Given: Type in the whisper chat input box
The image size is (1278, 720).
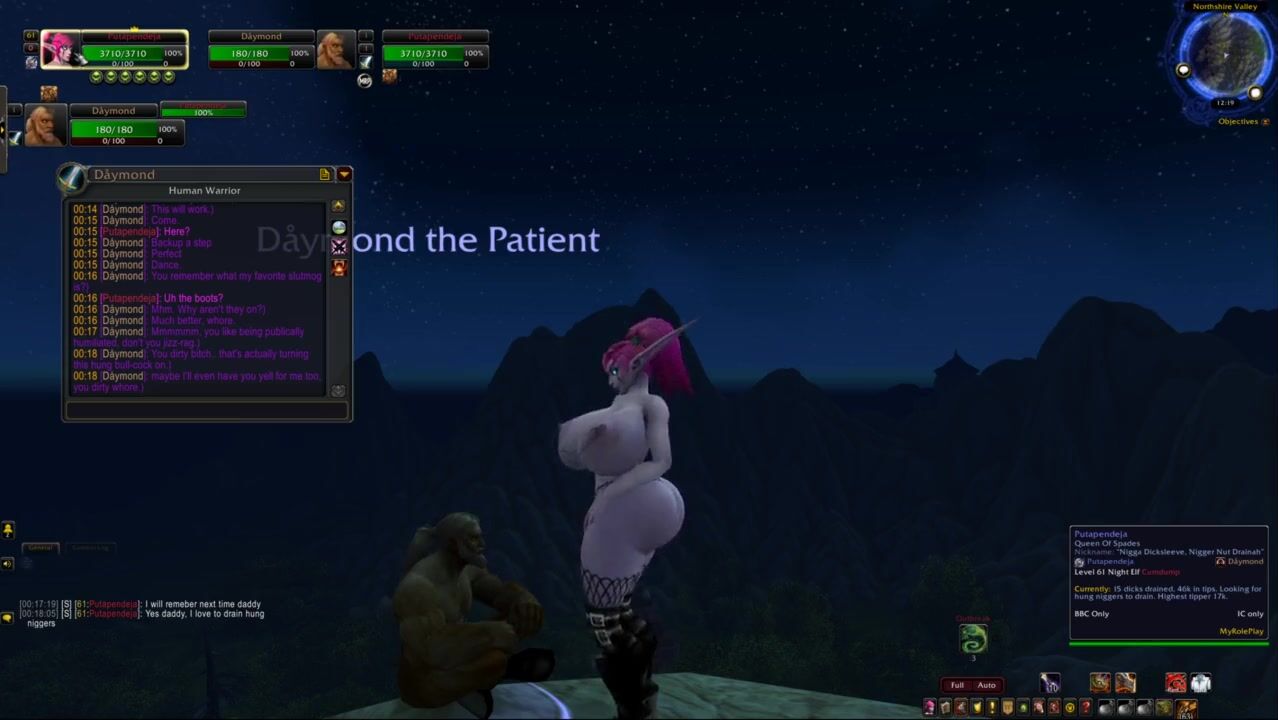Looking at the screenshot, I should (x=206, y=410).
